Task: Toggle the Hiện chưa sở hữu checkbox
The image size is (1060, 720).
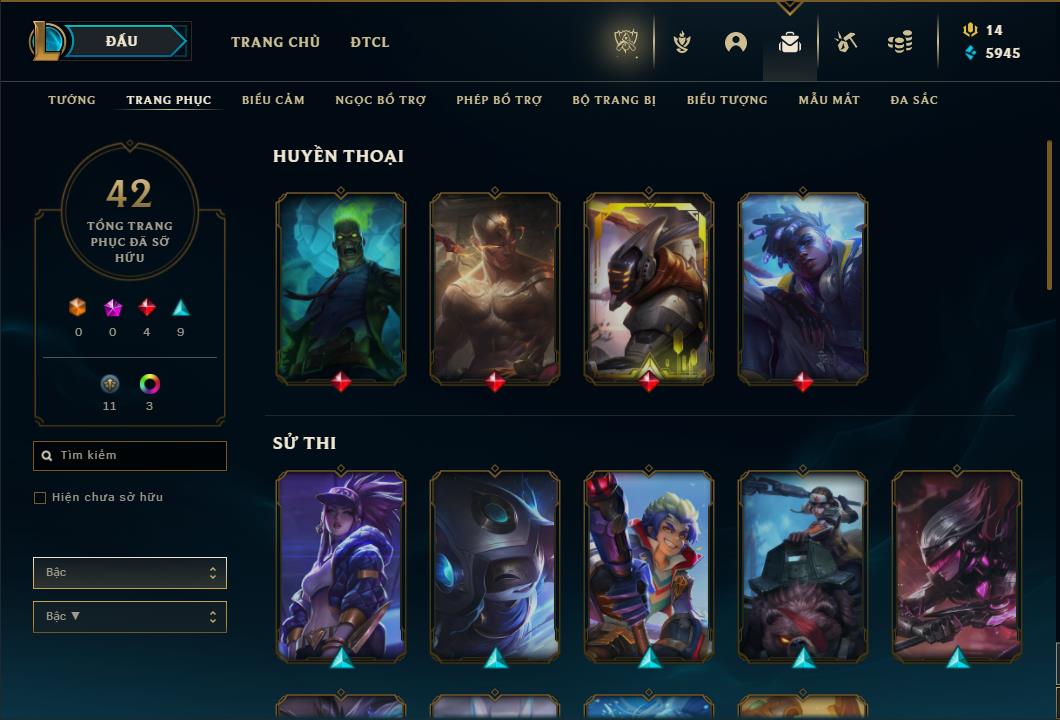Action: [40, 498]
